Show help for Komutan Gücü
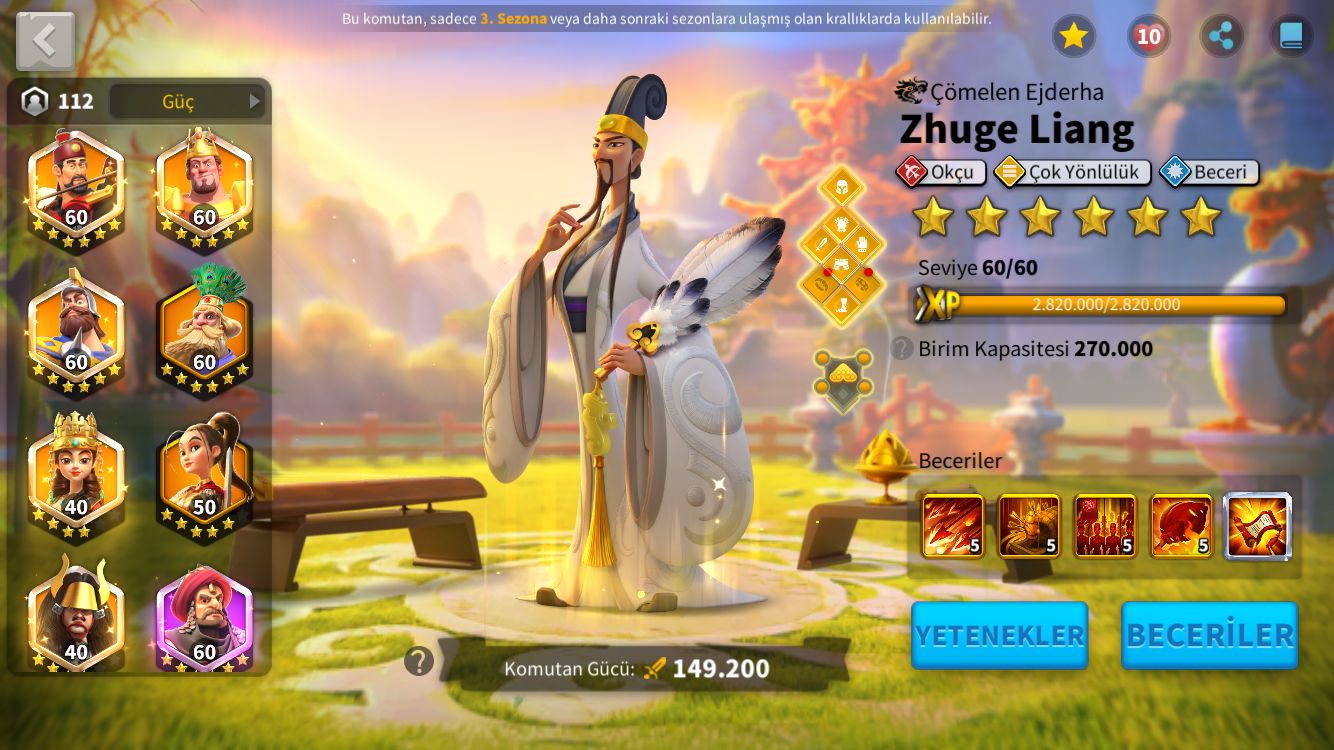Image resolution: width=1334 pixels, height=750 pixels. [x=419, y=661]
